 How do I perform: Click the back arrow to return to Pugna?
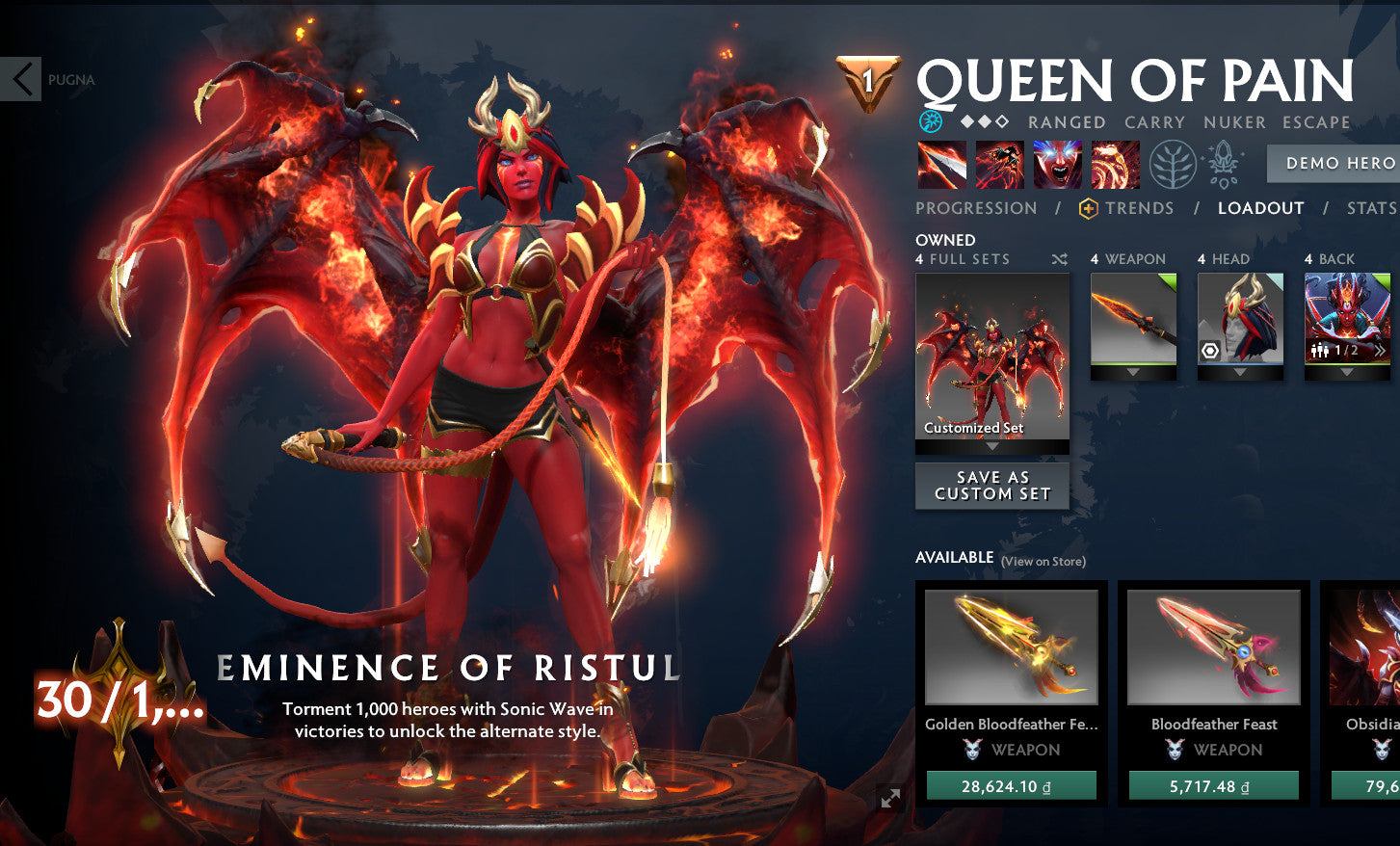point(21,79)
